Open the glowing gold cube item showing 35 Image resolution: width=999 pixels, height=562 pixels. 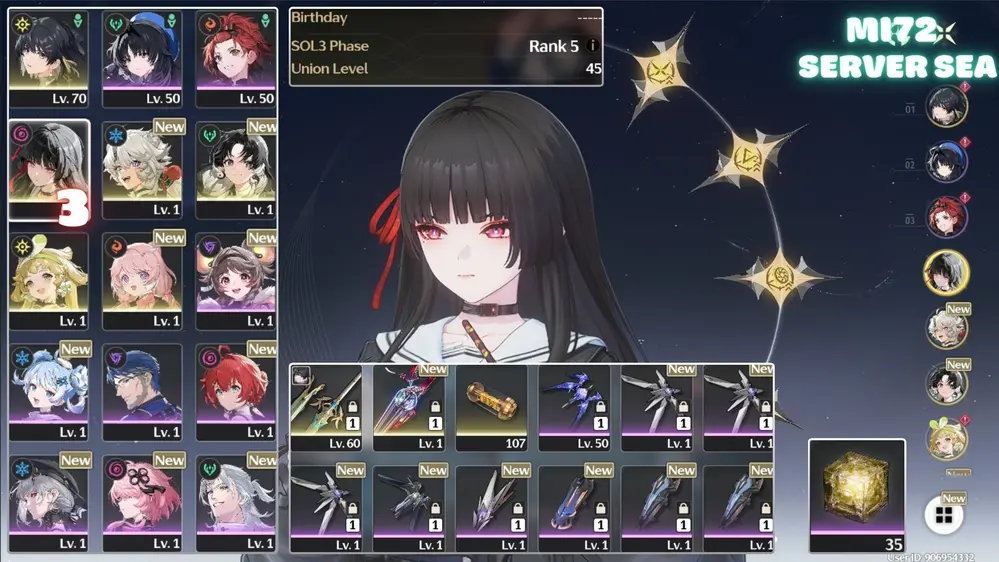857,494
